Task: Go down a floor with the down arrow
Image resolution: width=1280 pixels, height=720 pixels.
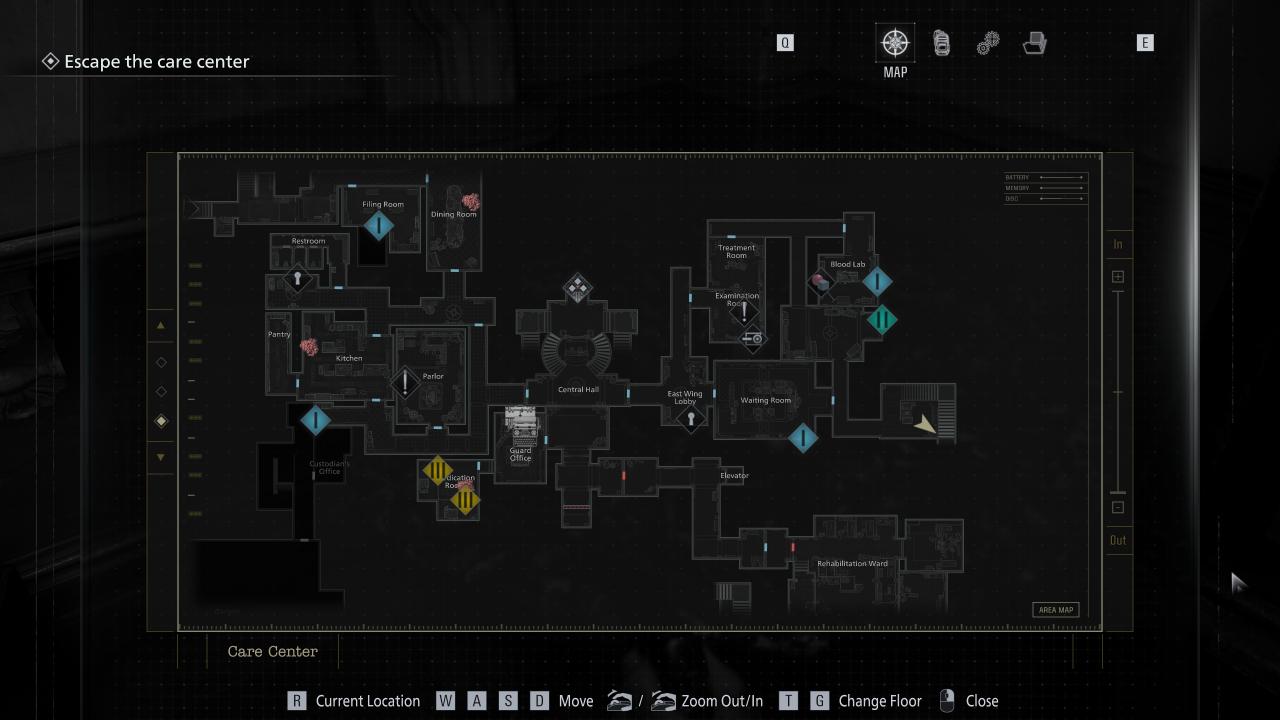Action: click(x=161, y=457)
